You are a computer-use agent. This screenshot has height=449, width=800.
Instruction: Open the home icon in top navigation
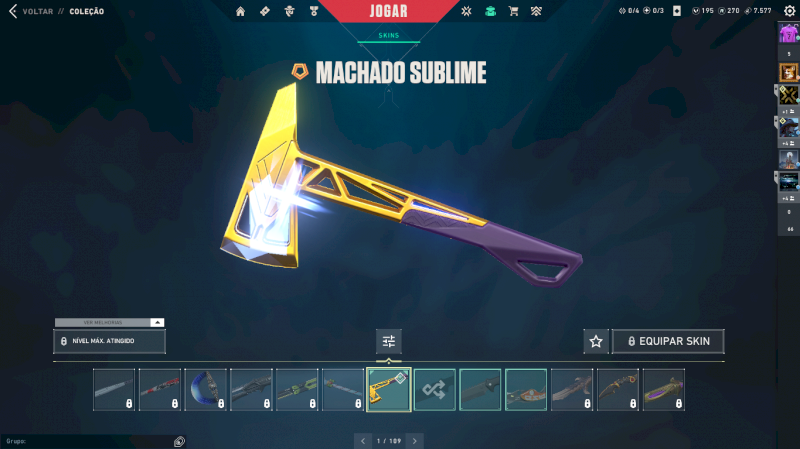pyautogui.click(x=240, y=12)
